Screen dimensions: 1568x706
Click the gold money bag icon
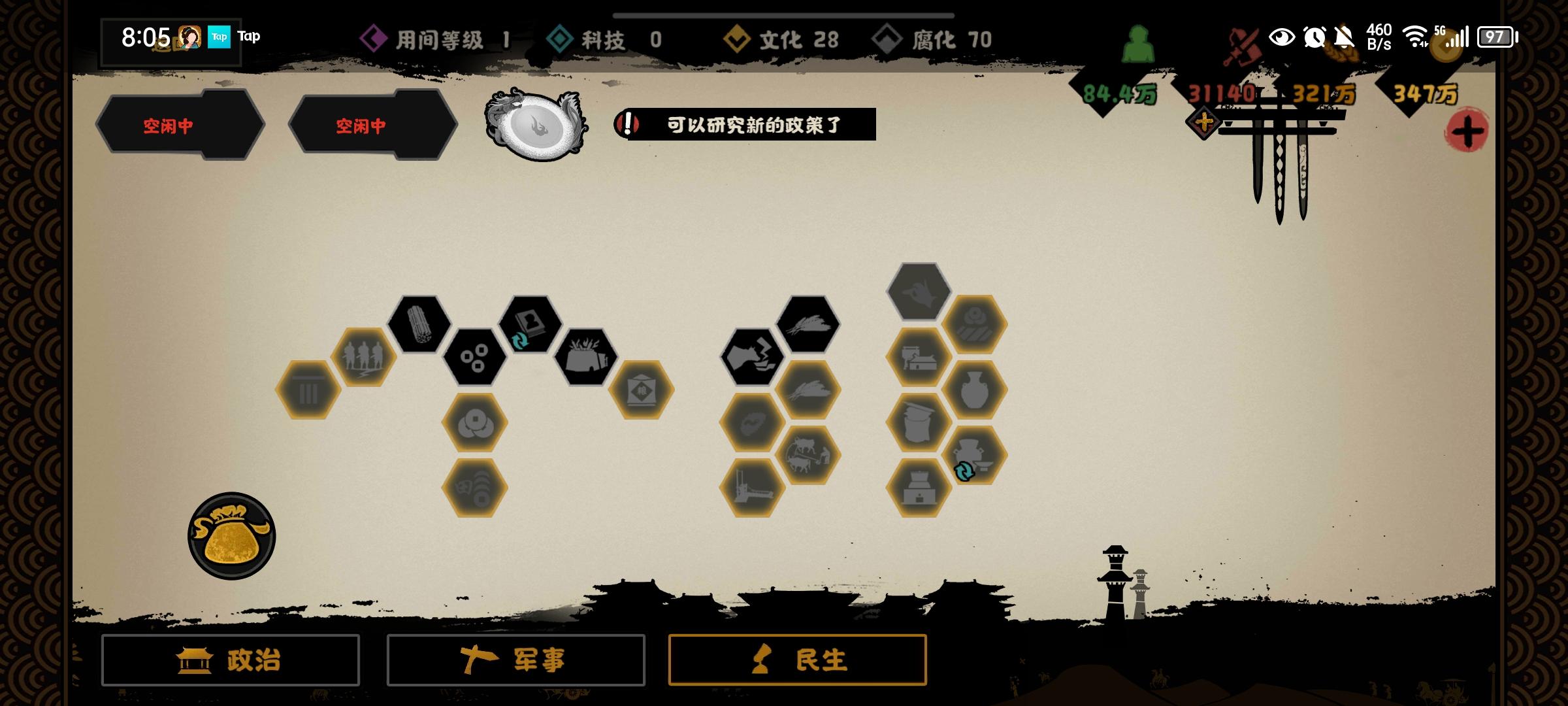[x=232, y=535]
